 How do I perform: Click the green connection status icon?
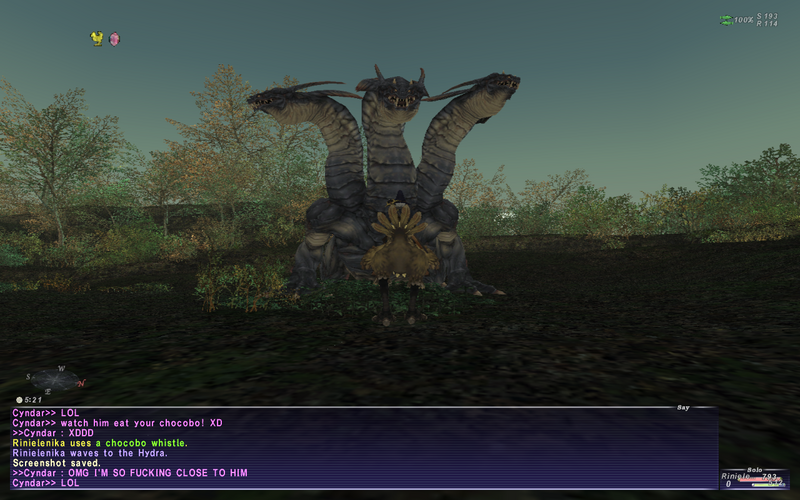726,19
